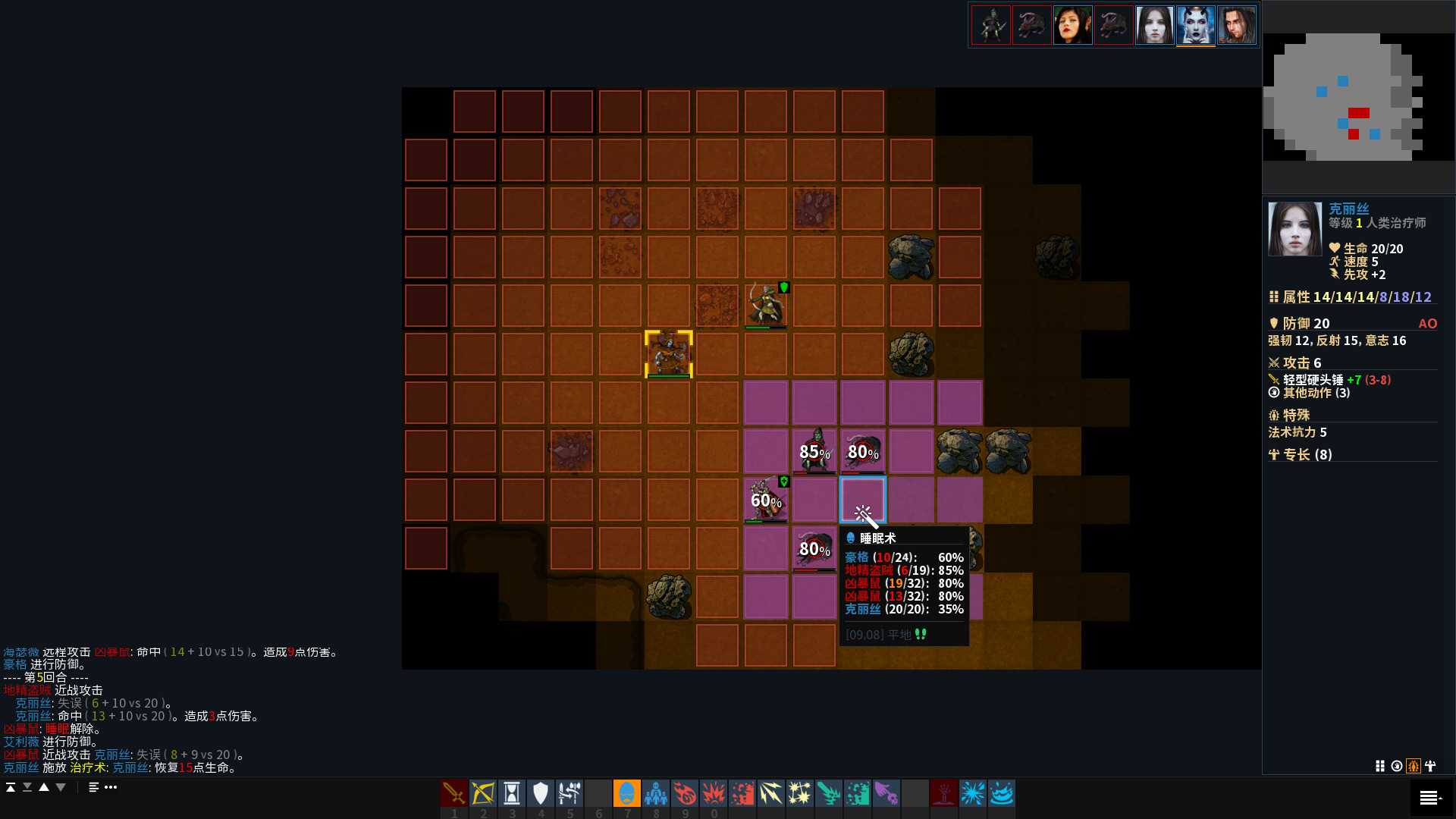Viewport: 1456px width, 819px height.
Task: Show the flexing figure character panel
Action: tap(1430, 766)
